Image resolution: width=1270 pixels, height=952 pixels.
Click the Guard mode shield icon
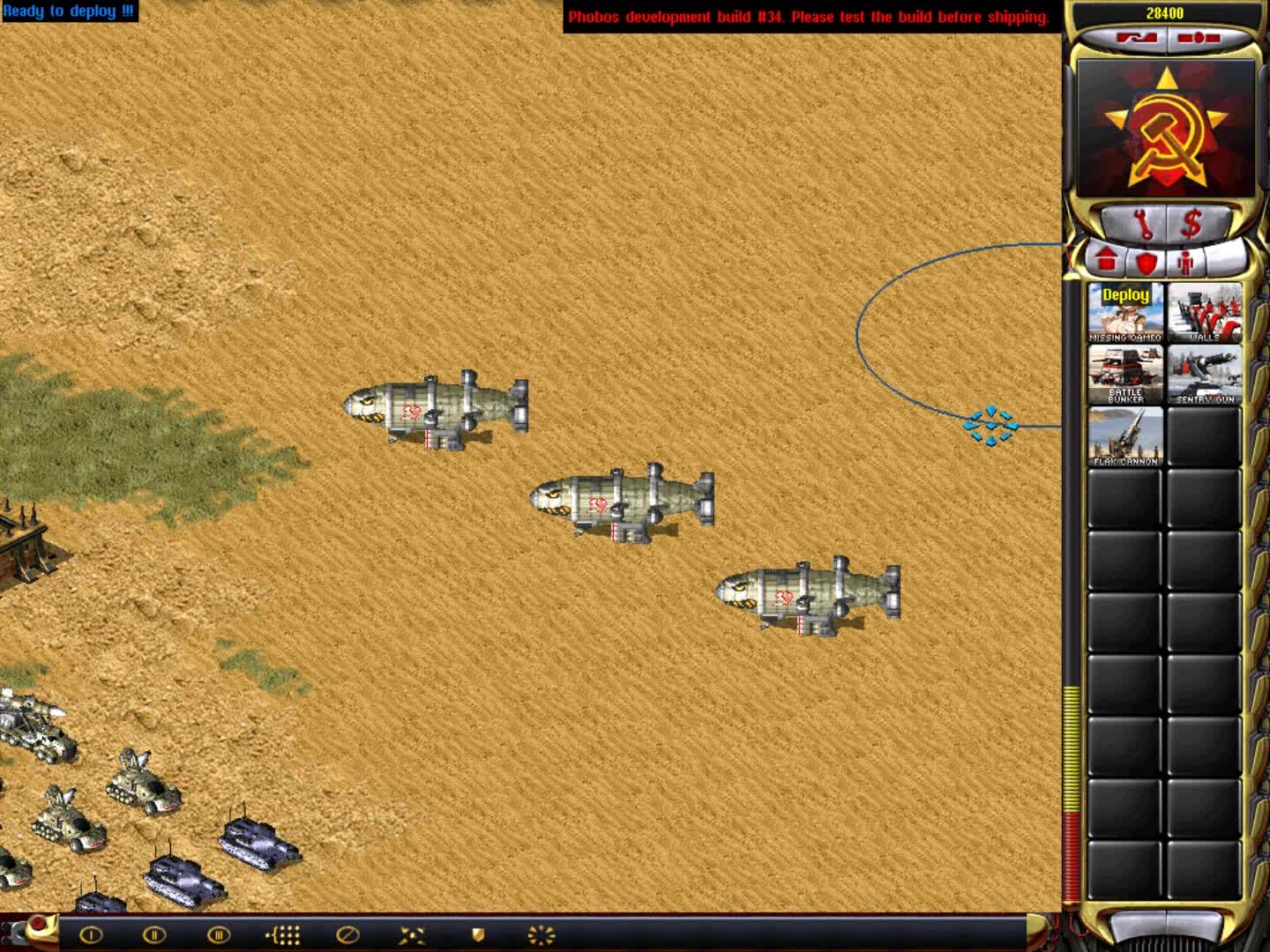pyautogui.click(x=476, y=937)
